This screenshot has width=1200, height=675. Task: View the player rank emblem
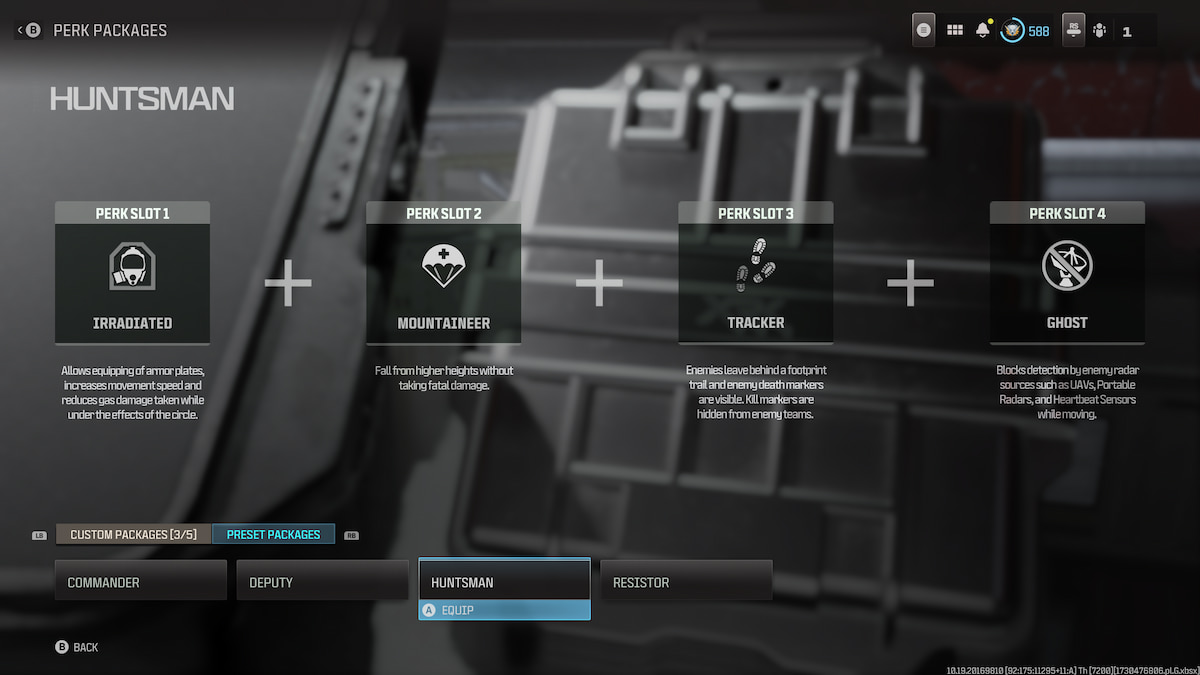1012,30
